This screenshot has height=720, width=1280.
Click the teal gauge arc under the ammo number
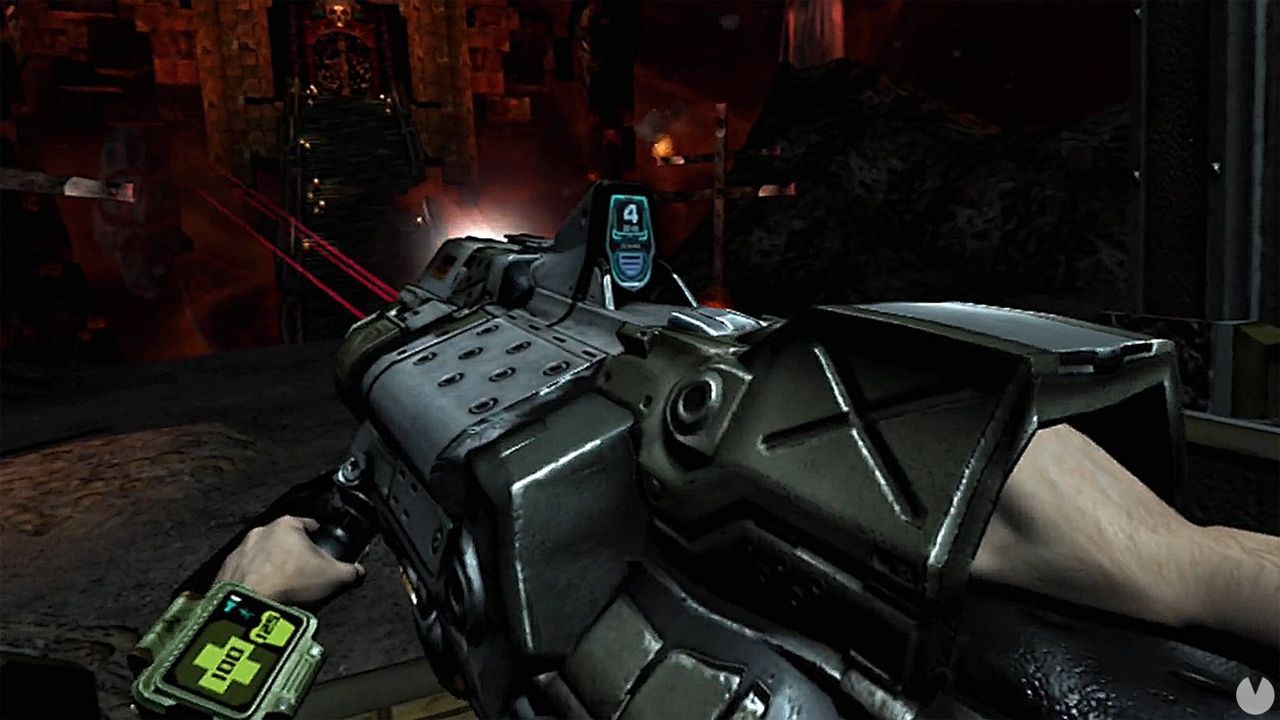629,235
